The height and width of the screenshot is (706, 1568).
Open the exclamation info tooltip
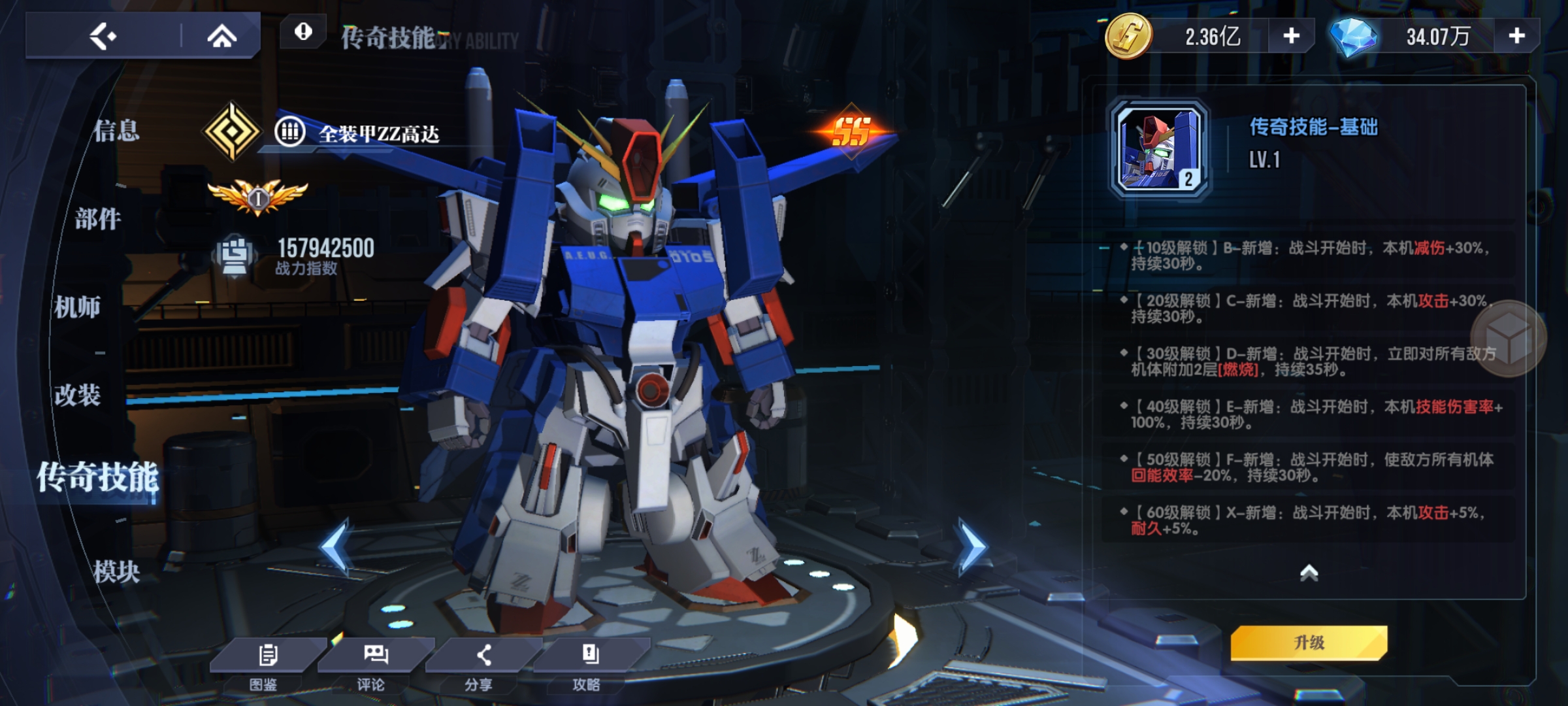coord(303,31)
